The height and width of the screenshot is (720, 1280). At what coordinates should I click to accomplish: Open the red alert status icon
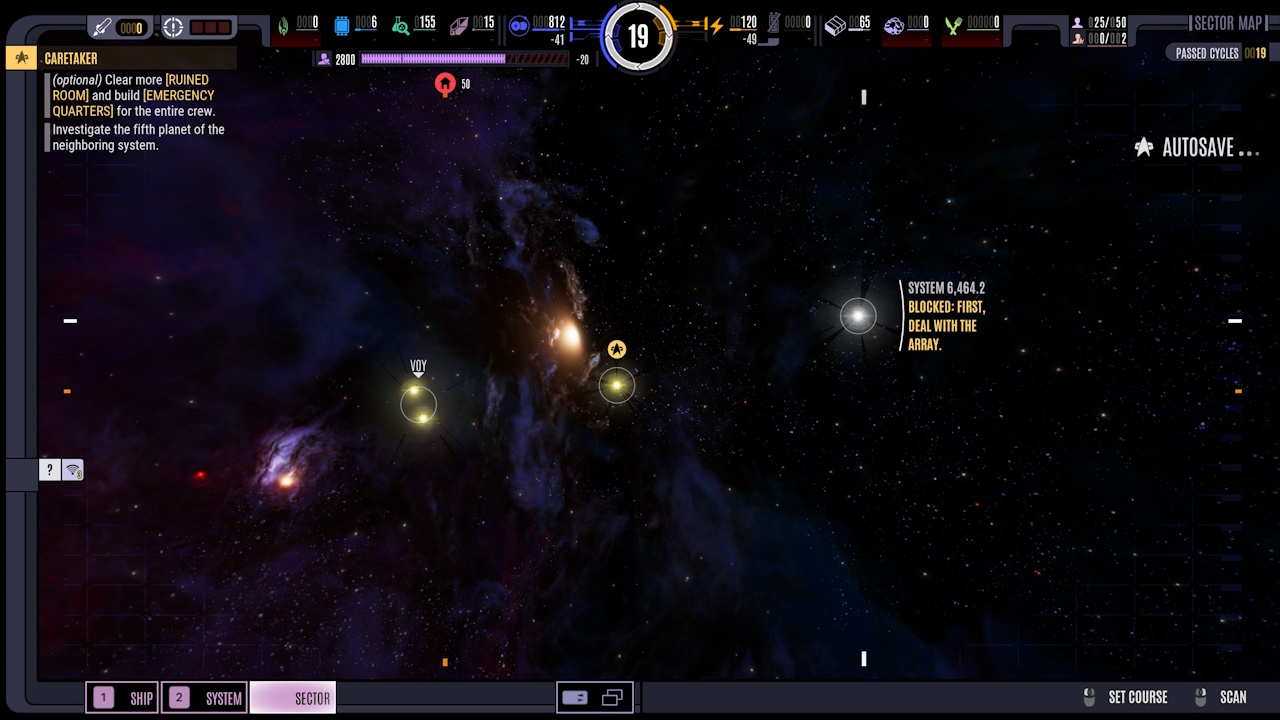[173, 27]
